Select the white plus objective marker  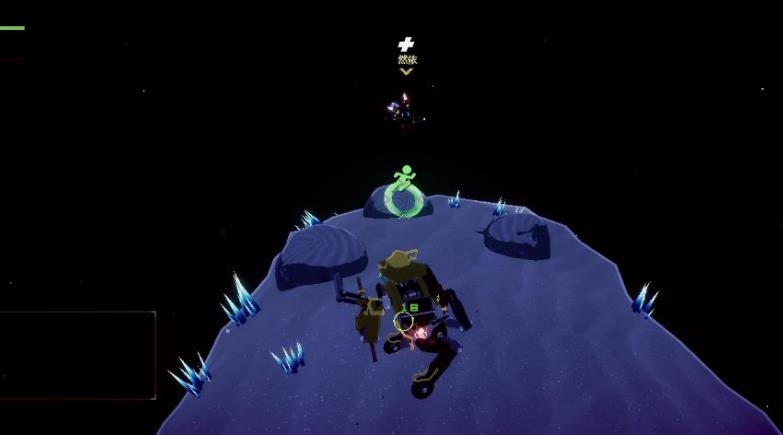(x=405, y=44)
